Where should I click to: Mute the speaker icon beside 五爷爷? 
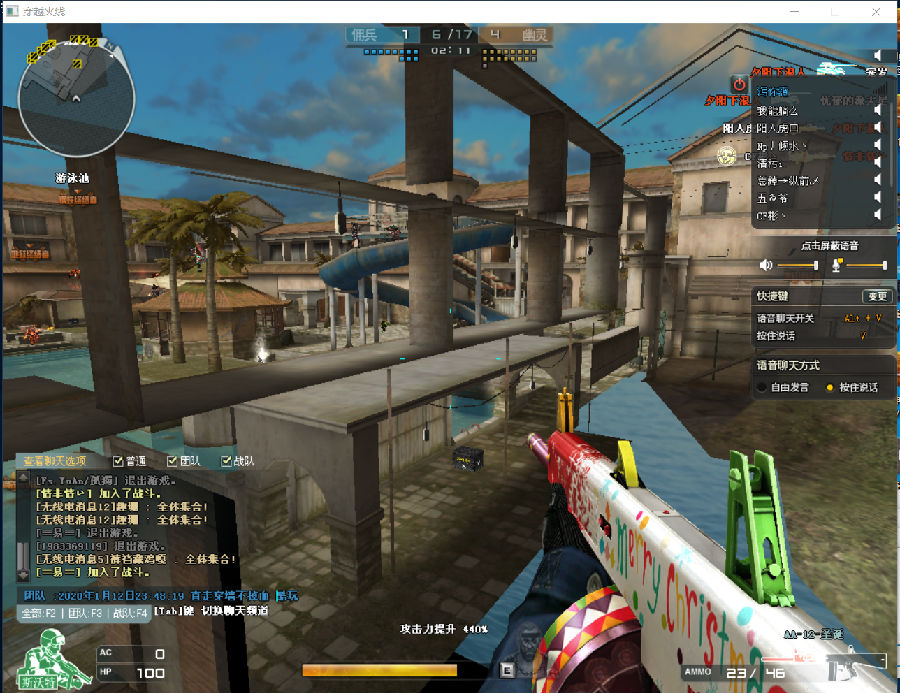point(877,198)
